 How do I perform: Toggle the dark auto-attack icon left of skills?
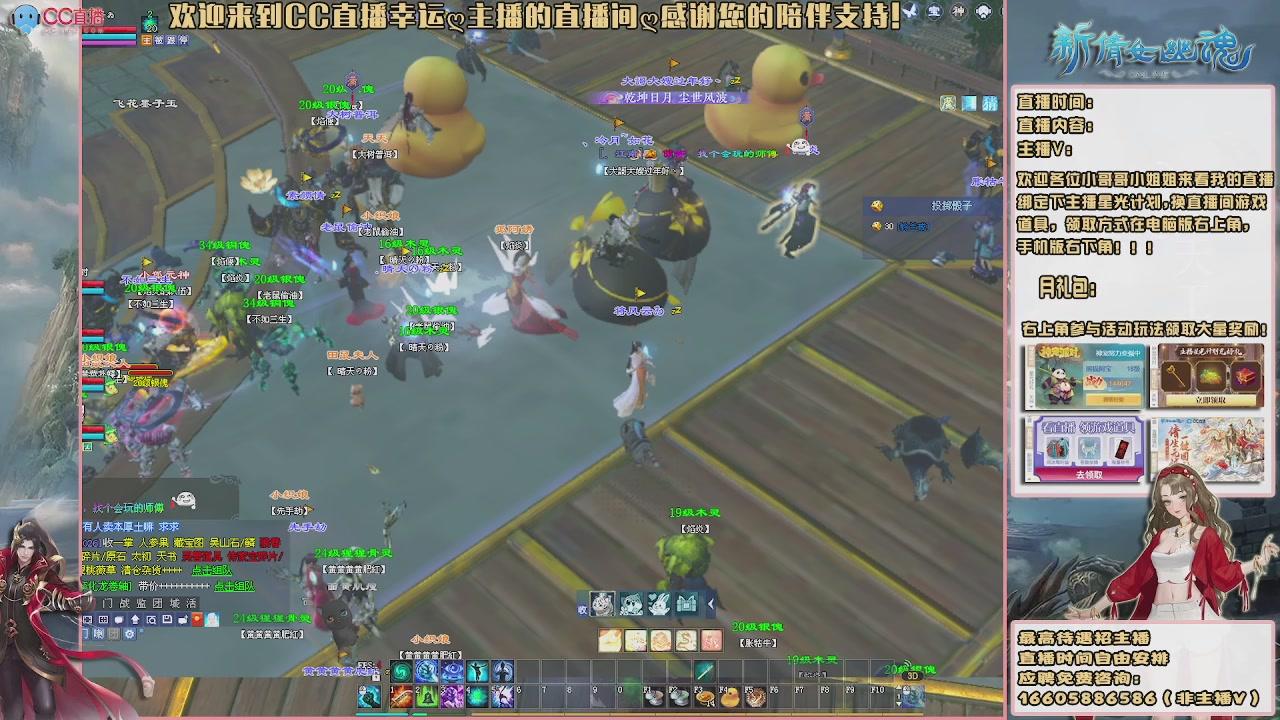pos(369,695)
